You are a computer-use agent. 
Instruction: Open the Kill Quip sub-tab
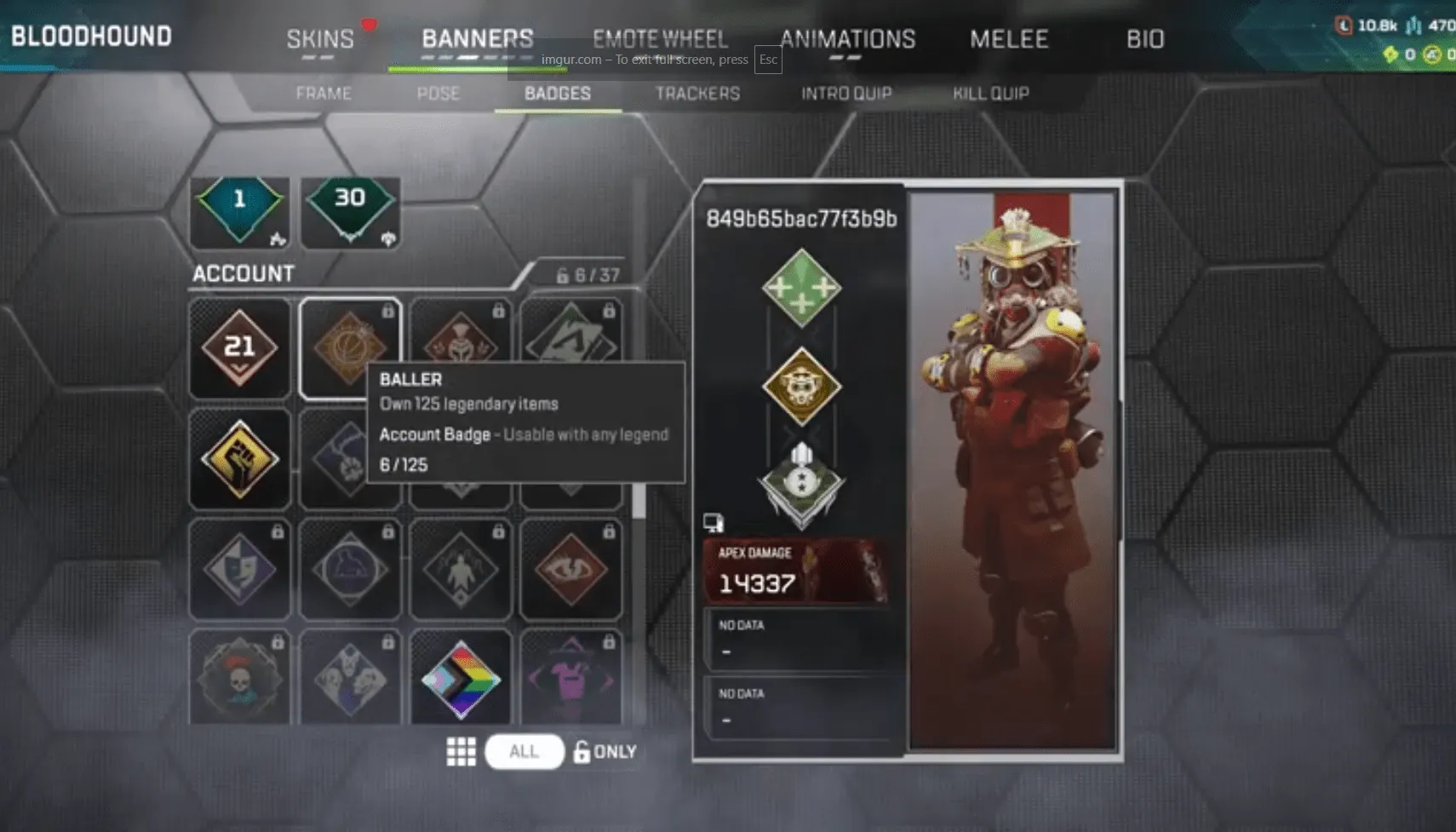coord(990,94)
